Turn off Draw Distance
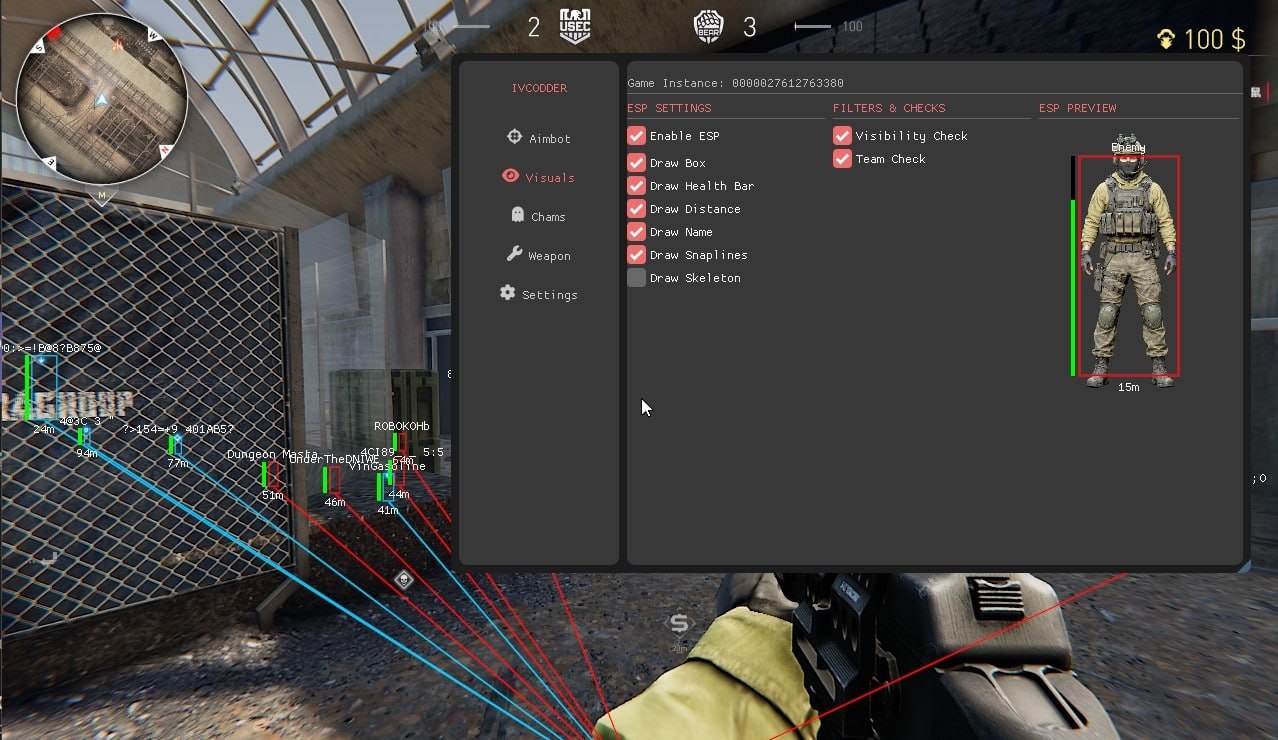Image resolution: width=1278 pixels, height=740 pixels. (x=637, y=209)
